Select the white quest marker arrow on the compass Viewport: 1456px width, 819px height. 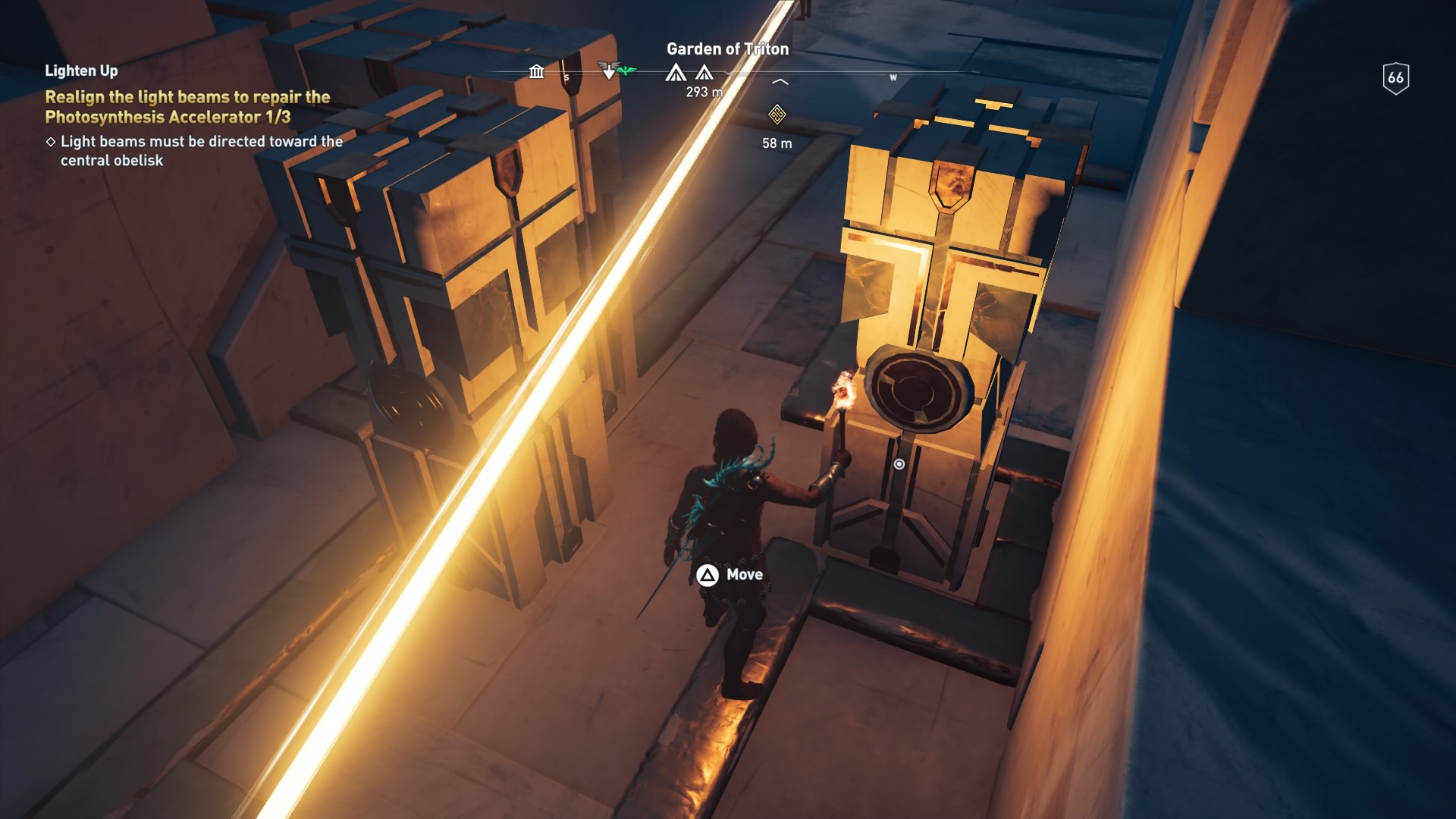click(x=609, y=71)
